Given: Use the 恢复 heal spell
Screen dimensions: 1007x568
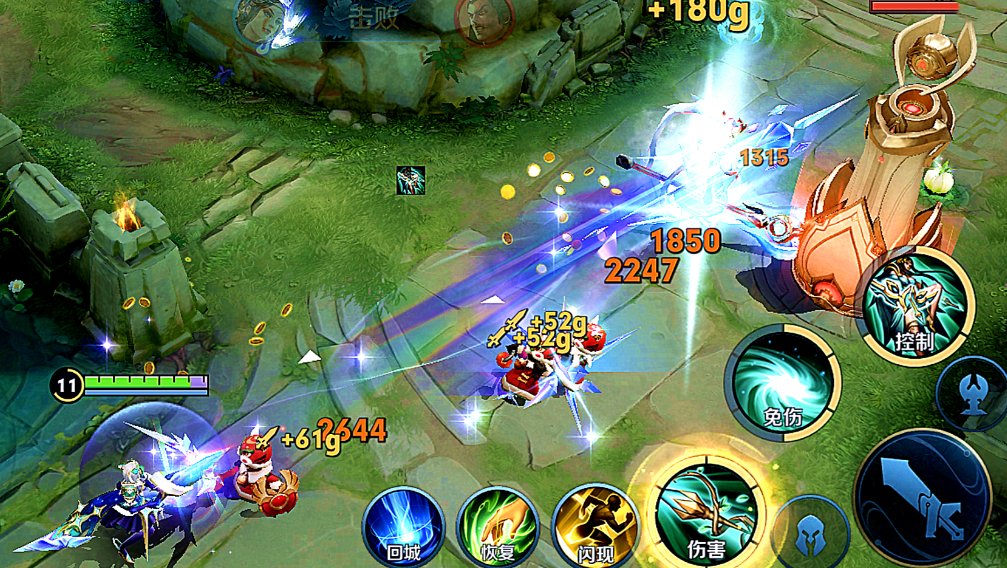Looking at the screenshot, I should coord(497,525).
